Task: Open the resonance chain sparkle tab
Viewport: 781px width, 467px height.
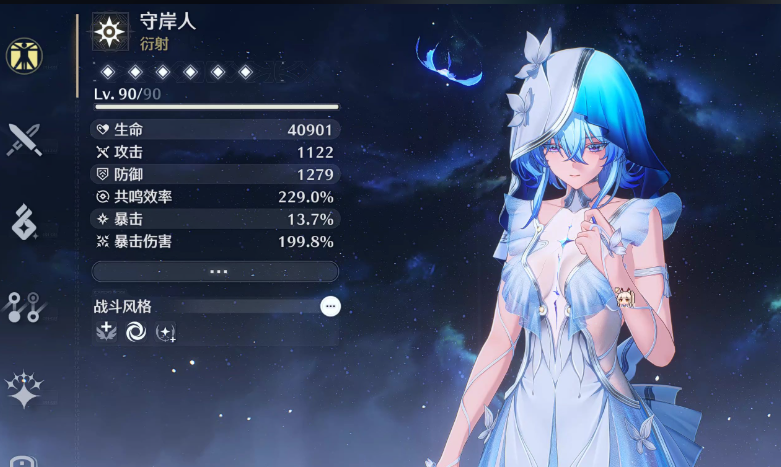Action: click(25, 389)
